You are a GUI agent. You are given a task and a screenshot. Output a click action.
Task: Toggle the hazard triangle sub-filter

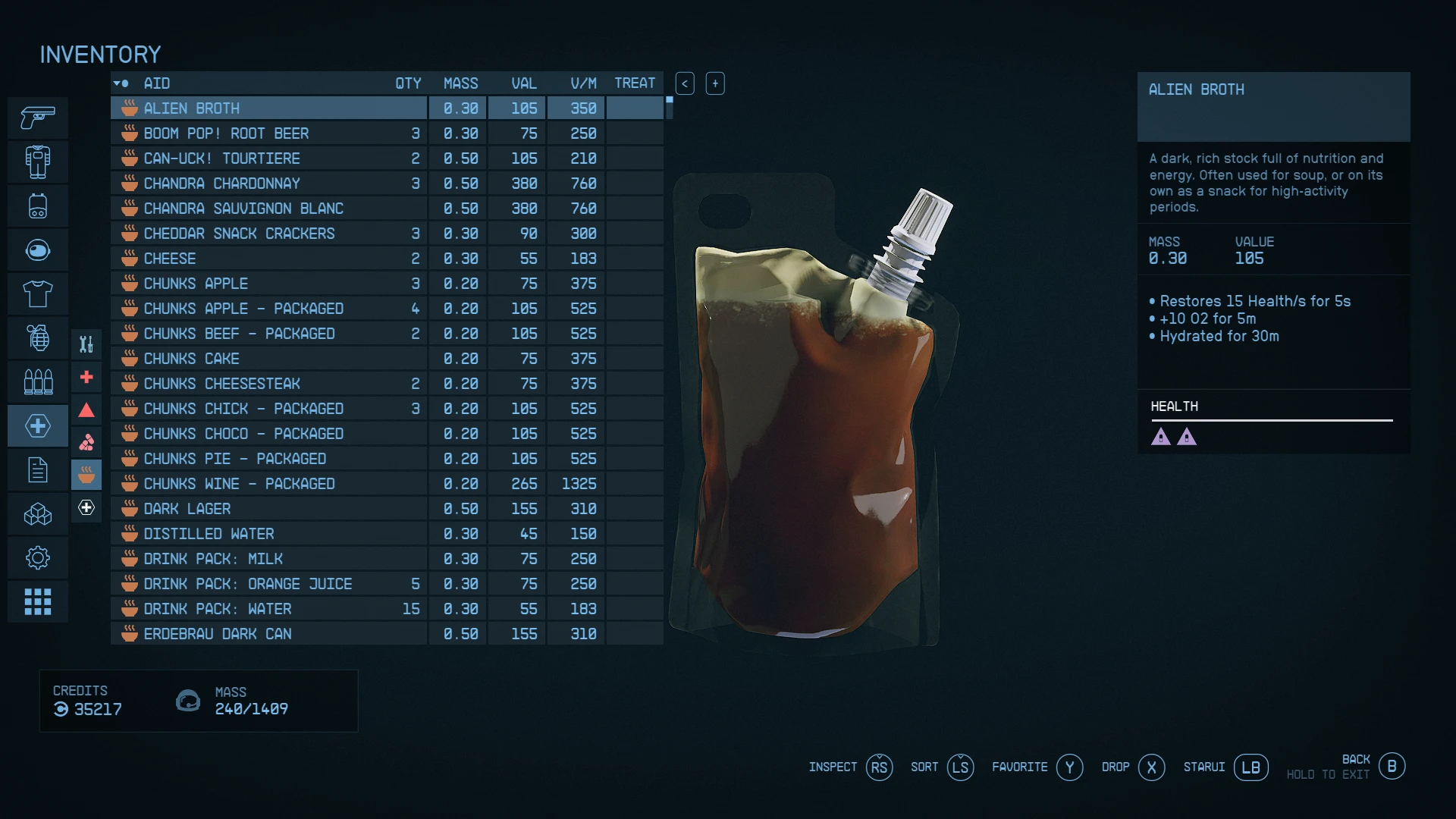click(86, 410)
